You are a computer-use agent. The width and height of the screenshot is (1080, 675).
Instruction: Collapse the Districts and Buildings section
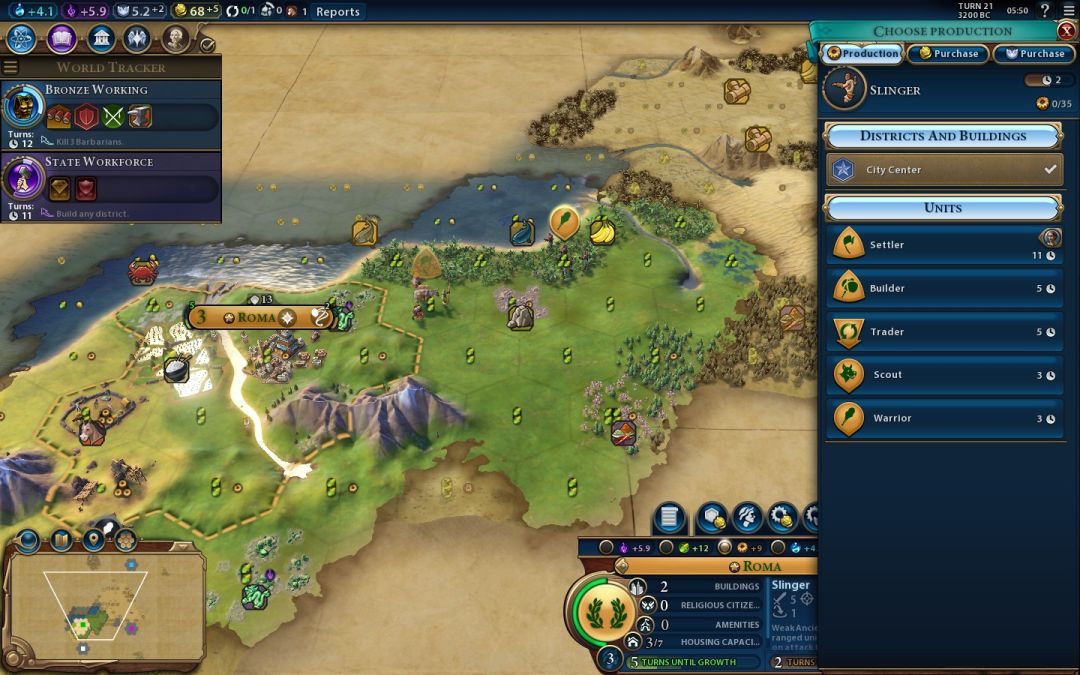click(942, 136)
